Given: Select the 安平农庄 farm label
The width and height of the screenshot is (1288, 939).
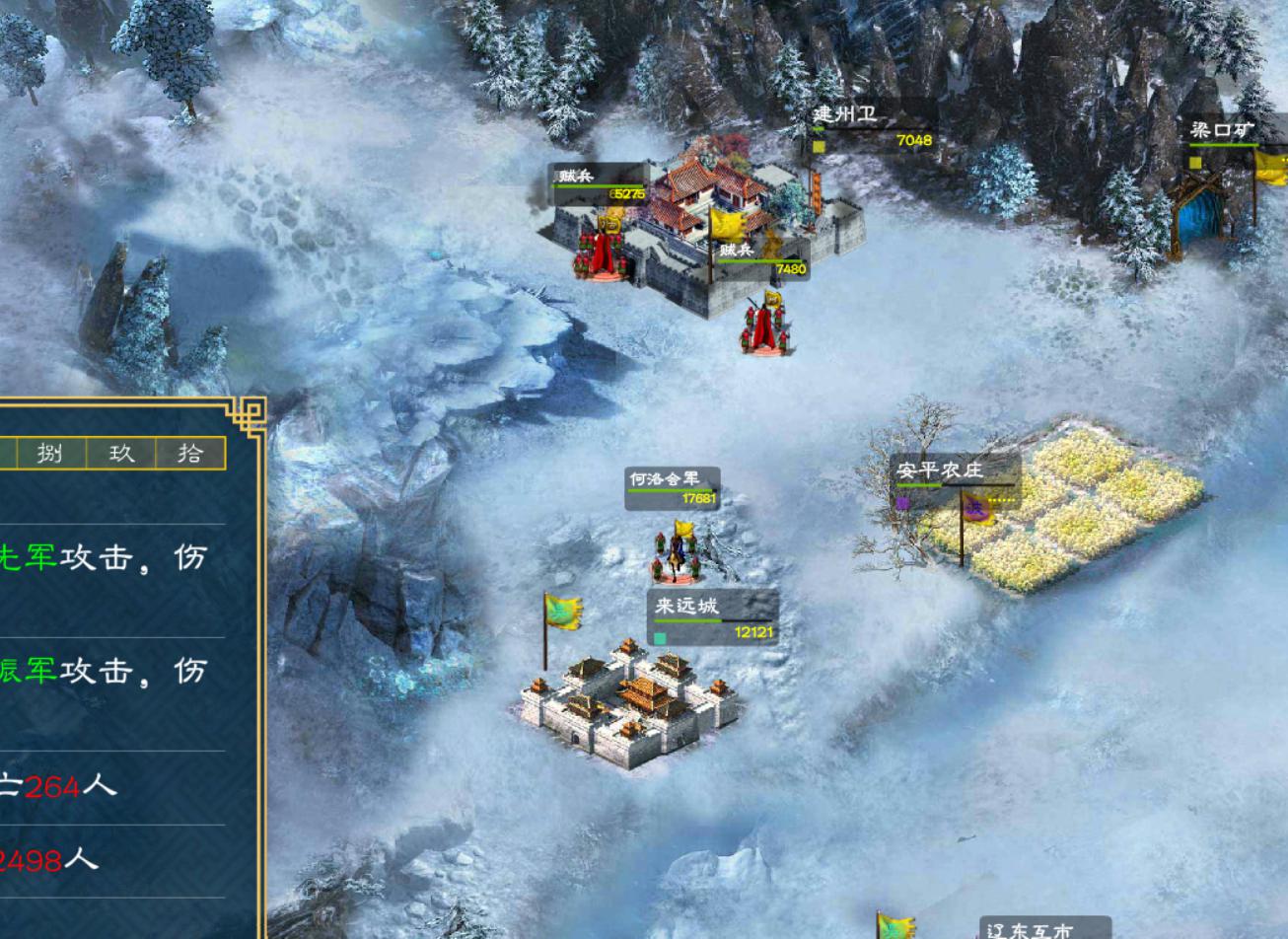Looking at the screenshot, I should click(x=939, y=471).
